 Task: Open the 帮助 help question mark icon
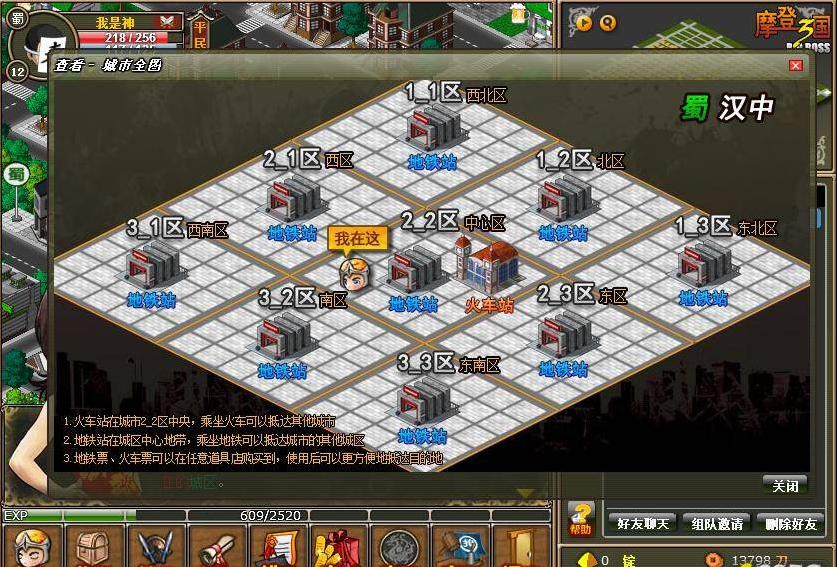[581, 518]
